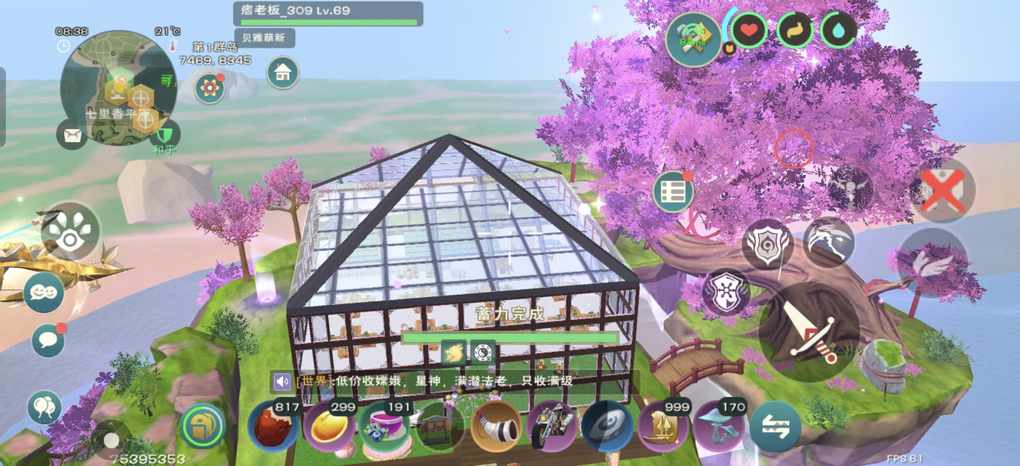Activate the winged feather skill button

[x=932, y=262]
